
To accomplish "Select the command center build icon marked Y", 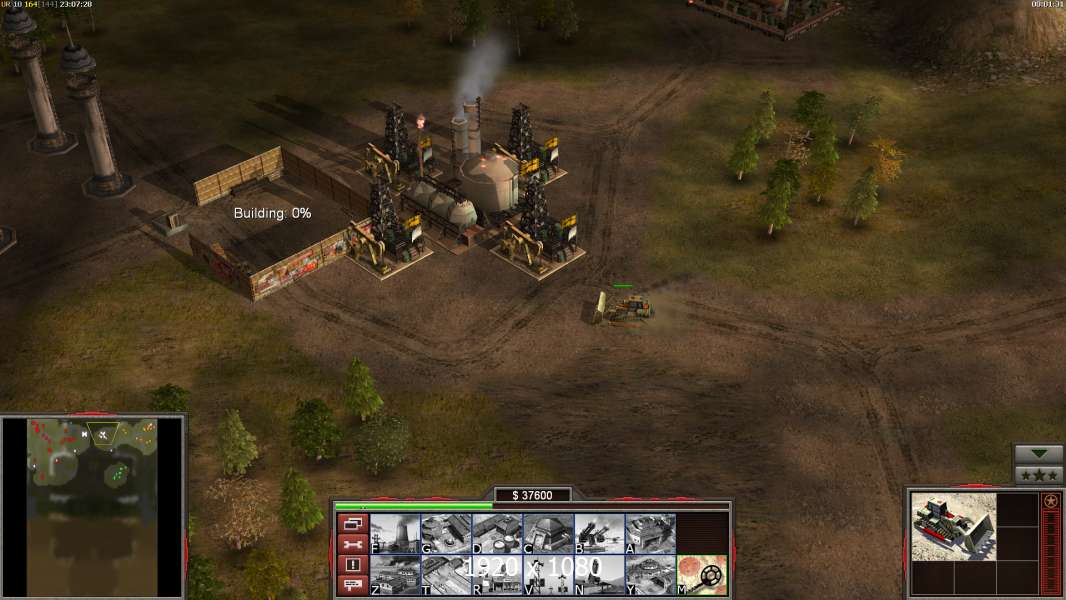I will 650,575.
